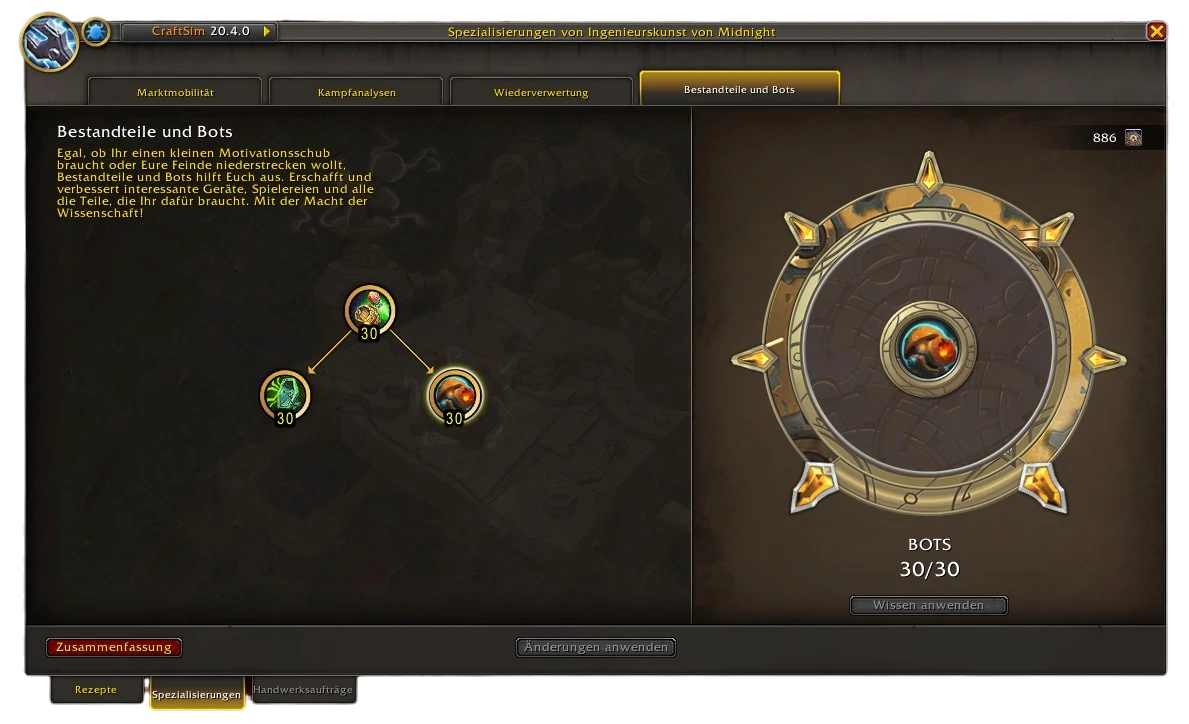Click the knowledge points currency icon

tap(1133, 138)
